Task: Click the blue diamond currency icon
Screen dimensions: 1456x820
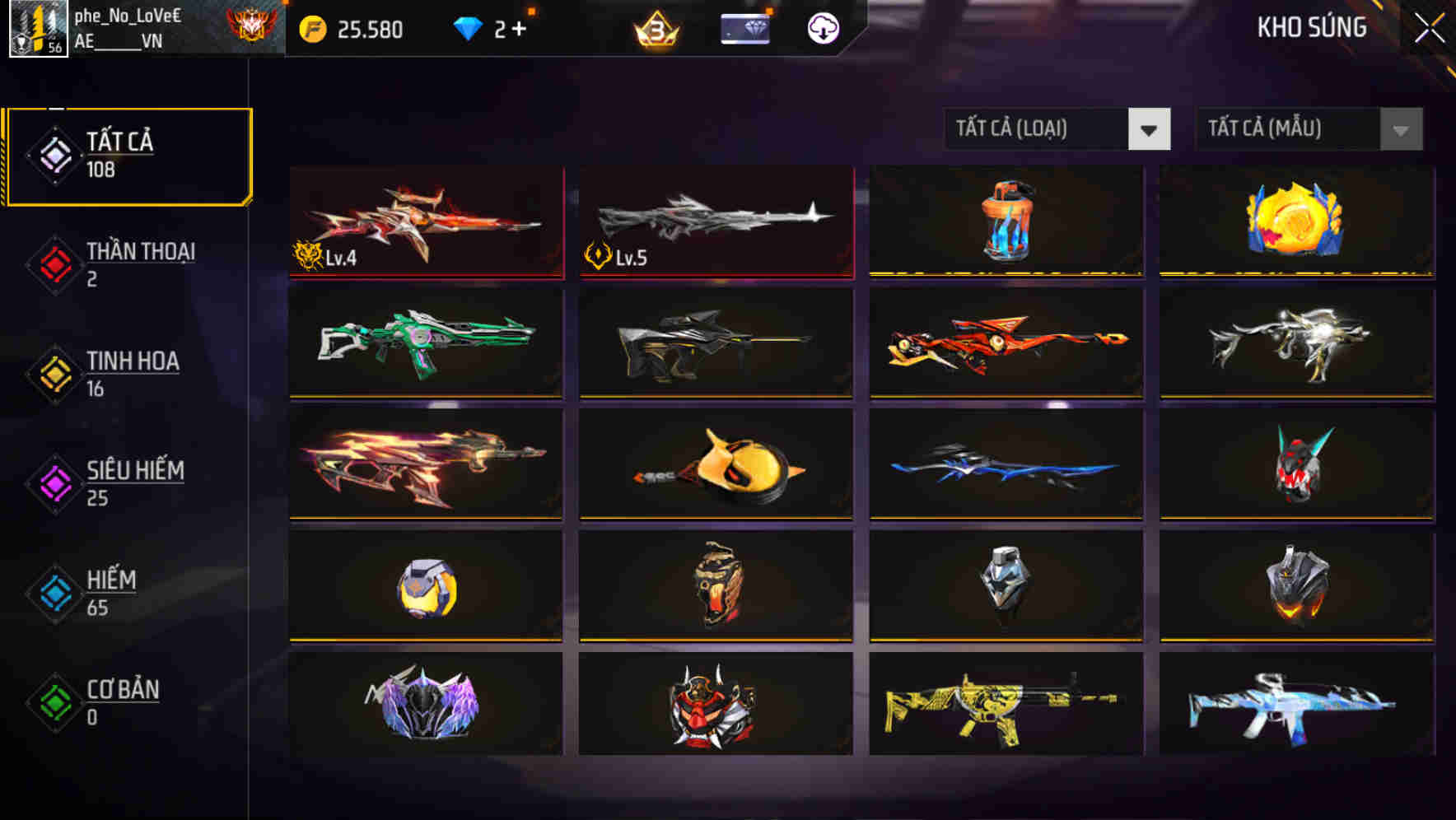Action: [x=467, y=27]
